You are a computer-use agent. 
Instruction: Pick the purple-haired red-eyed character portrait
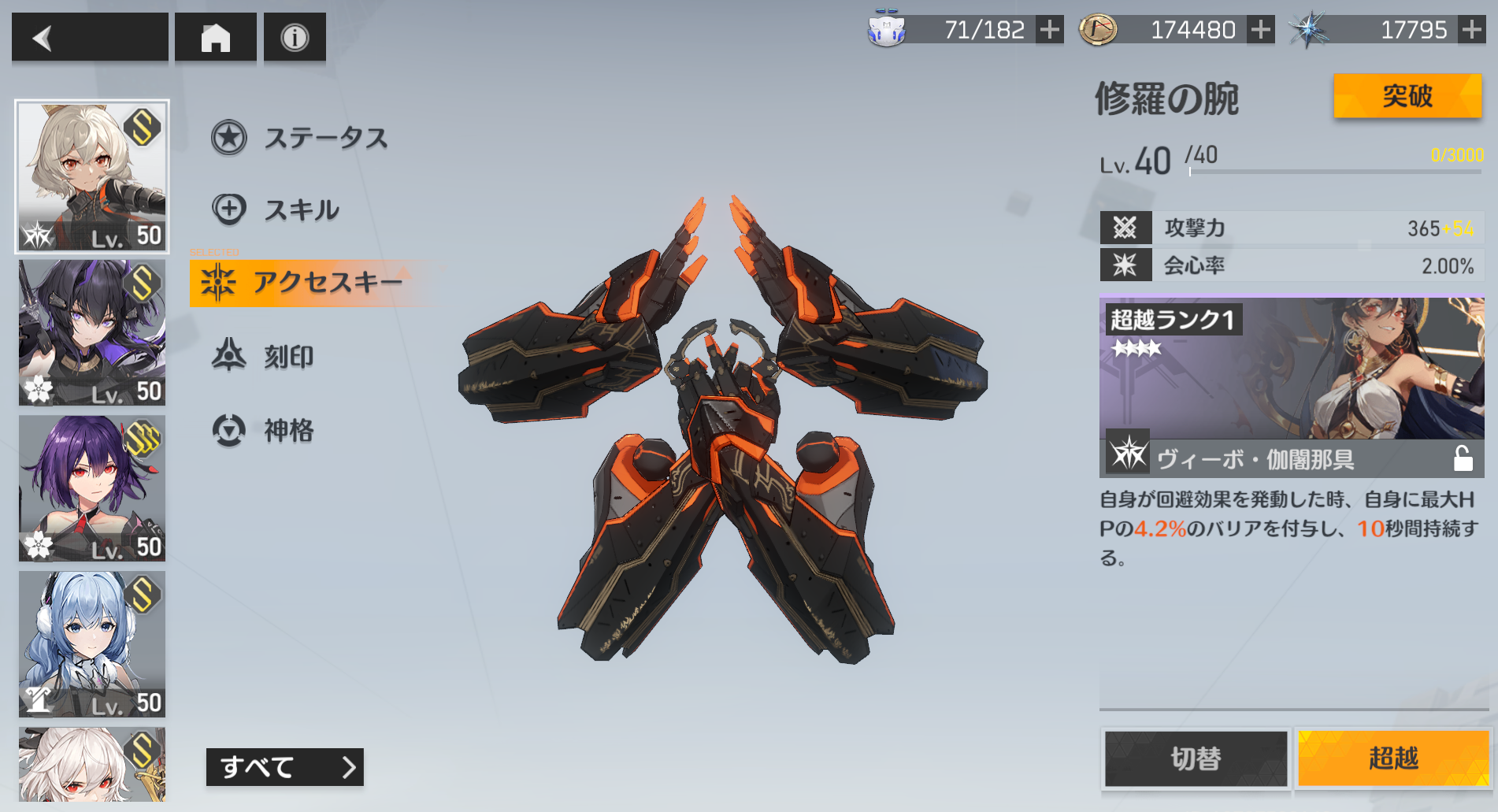coord(92,488)
